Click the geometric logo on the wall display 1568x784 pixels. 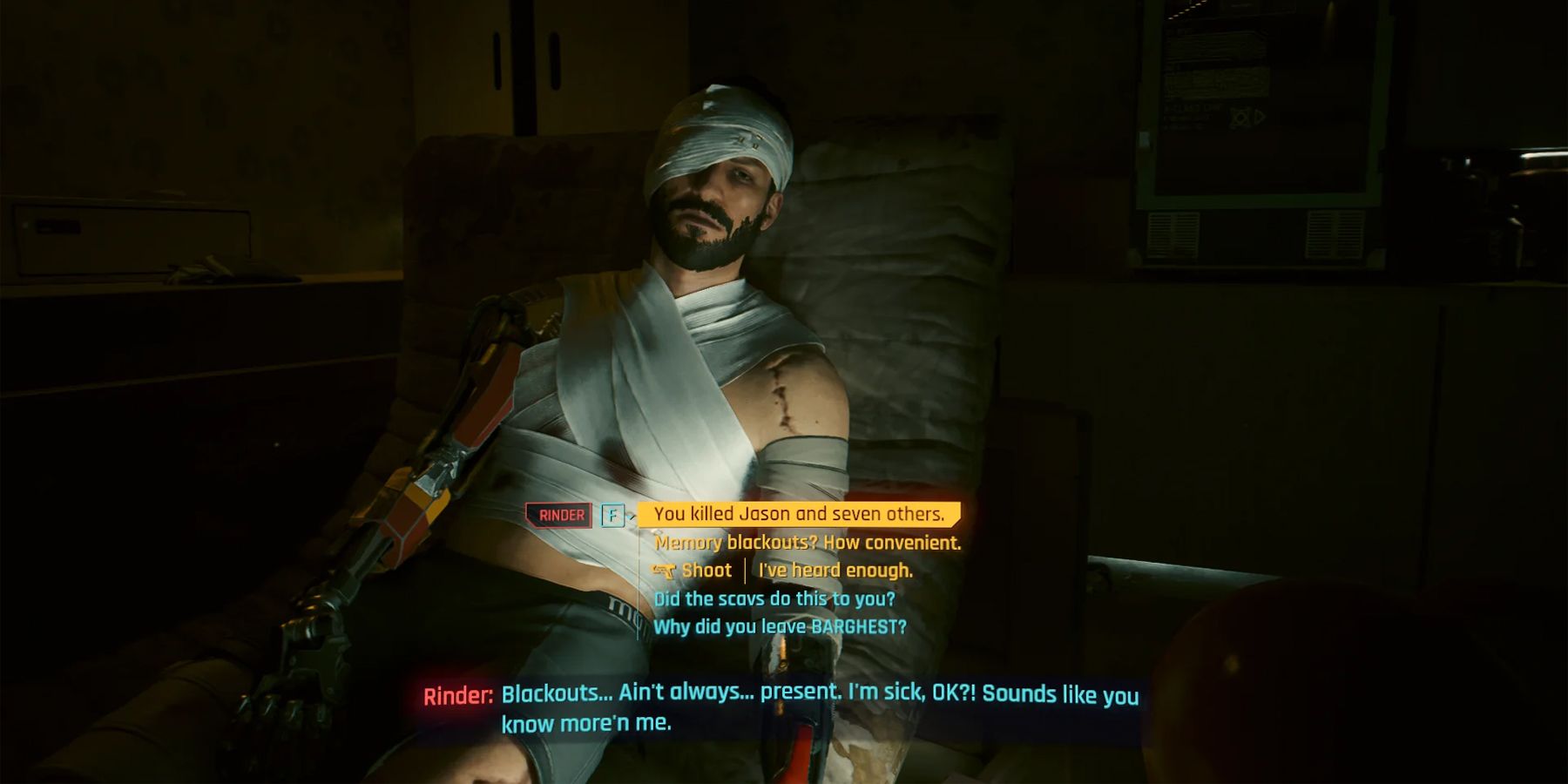[x=1239, y=116]
